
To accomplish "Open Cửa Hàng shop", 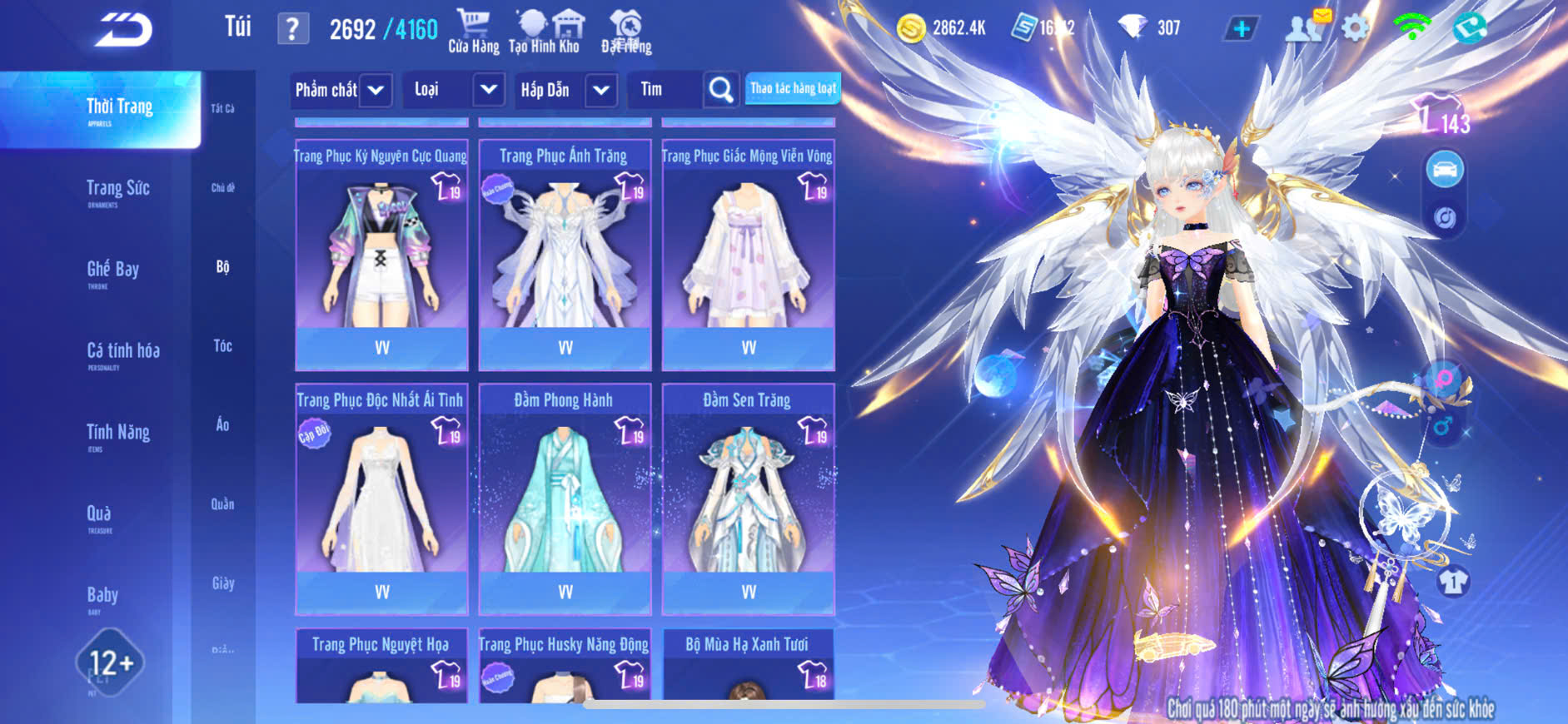I will click(x=473, y=32).
